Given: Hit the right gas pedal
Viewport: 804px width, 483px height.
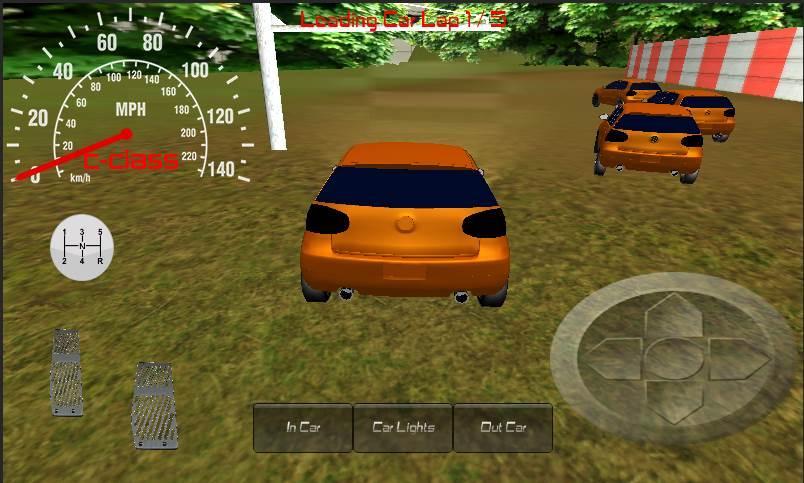Looking at the screenshot, I should (155, 404).
